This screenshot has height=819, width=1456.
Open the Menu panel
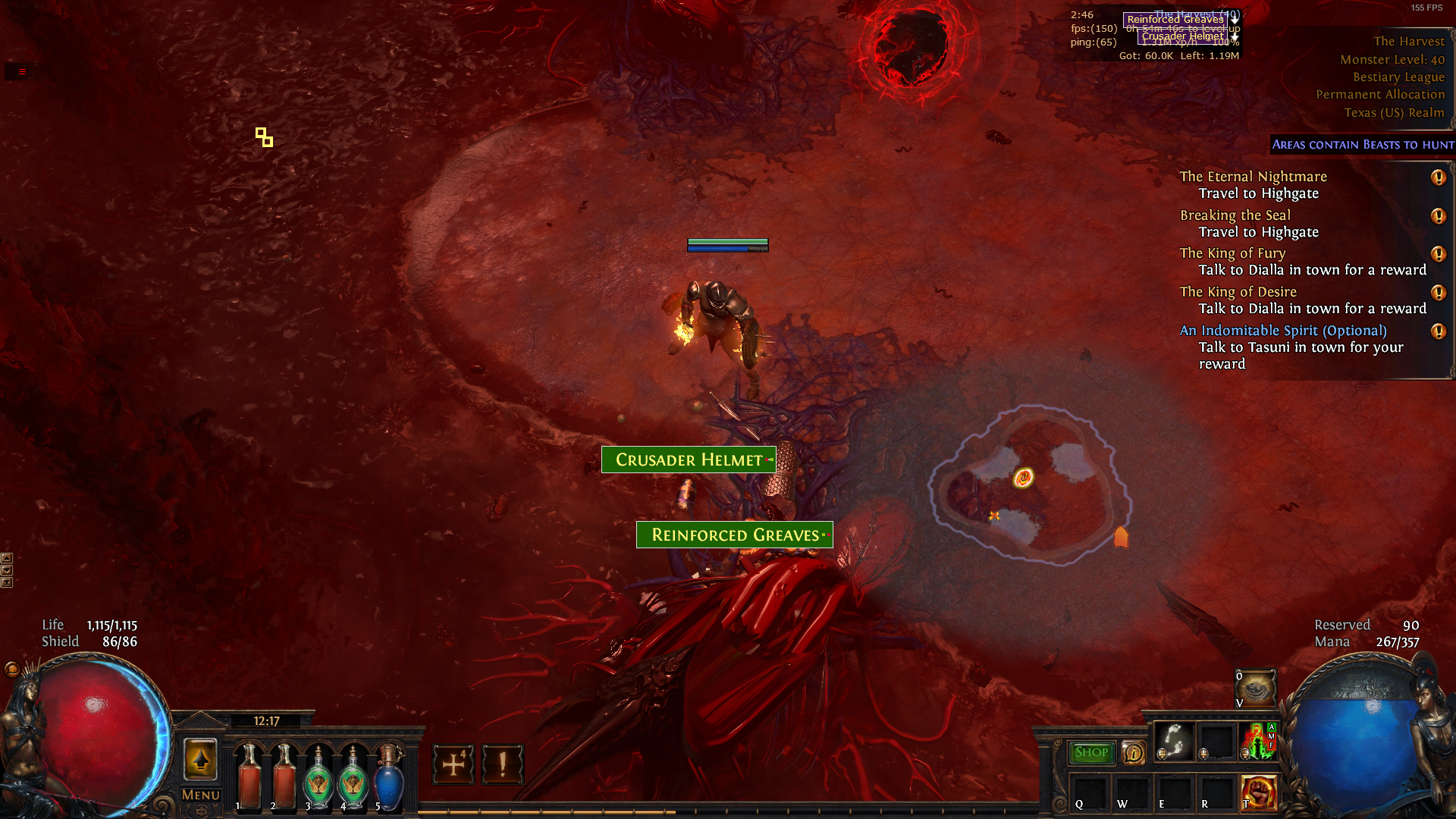point(199,793)
